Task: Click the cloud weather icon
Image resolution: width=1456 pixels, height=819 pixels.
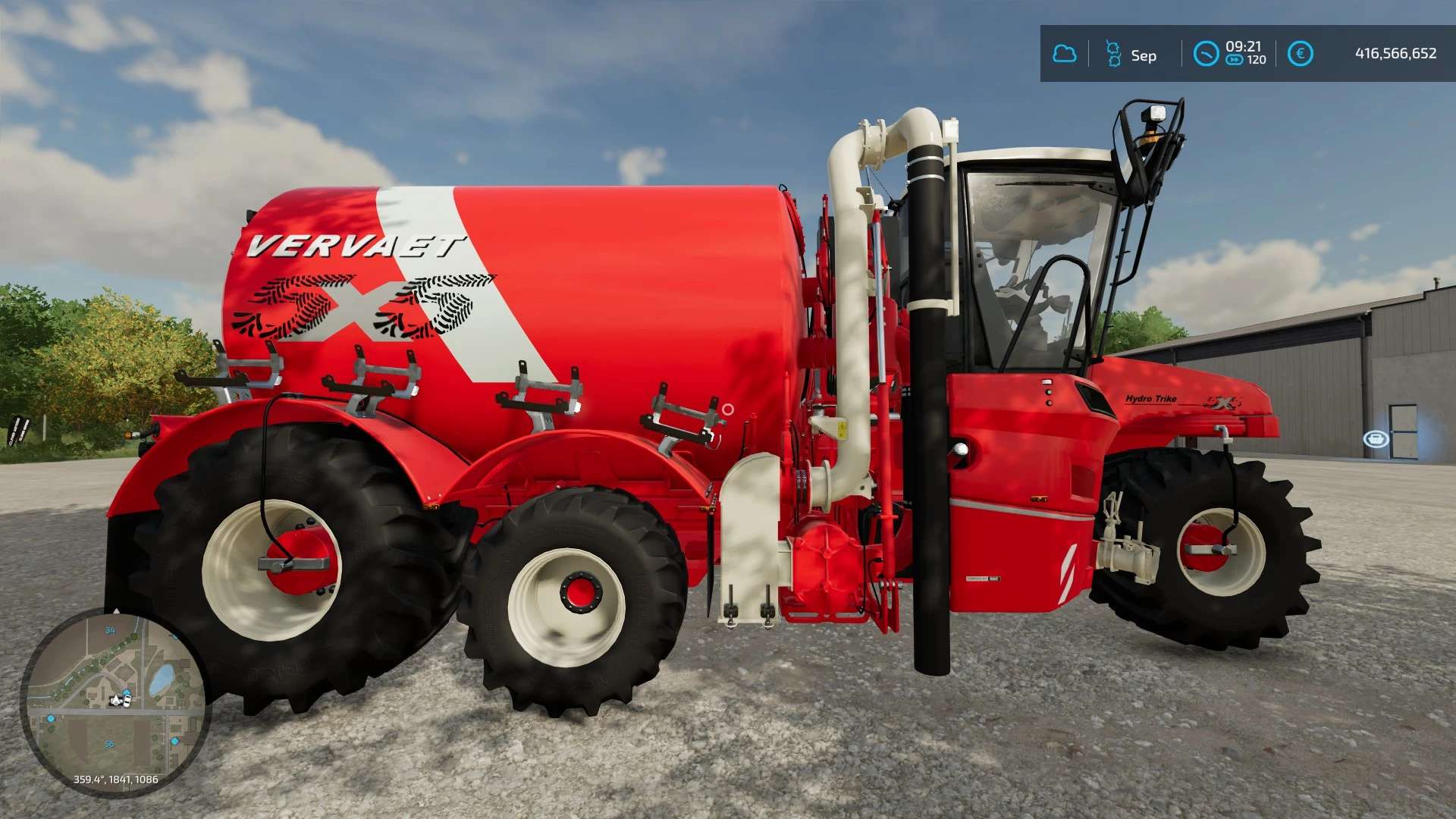Action: pos(1065,54)
